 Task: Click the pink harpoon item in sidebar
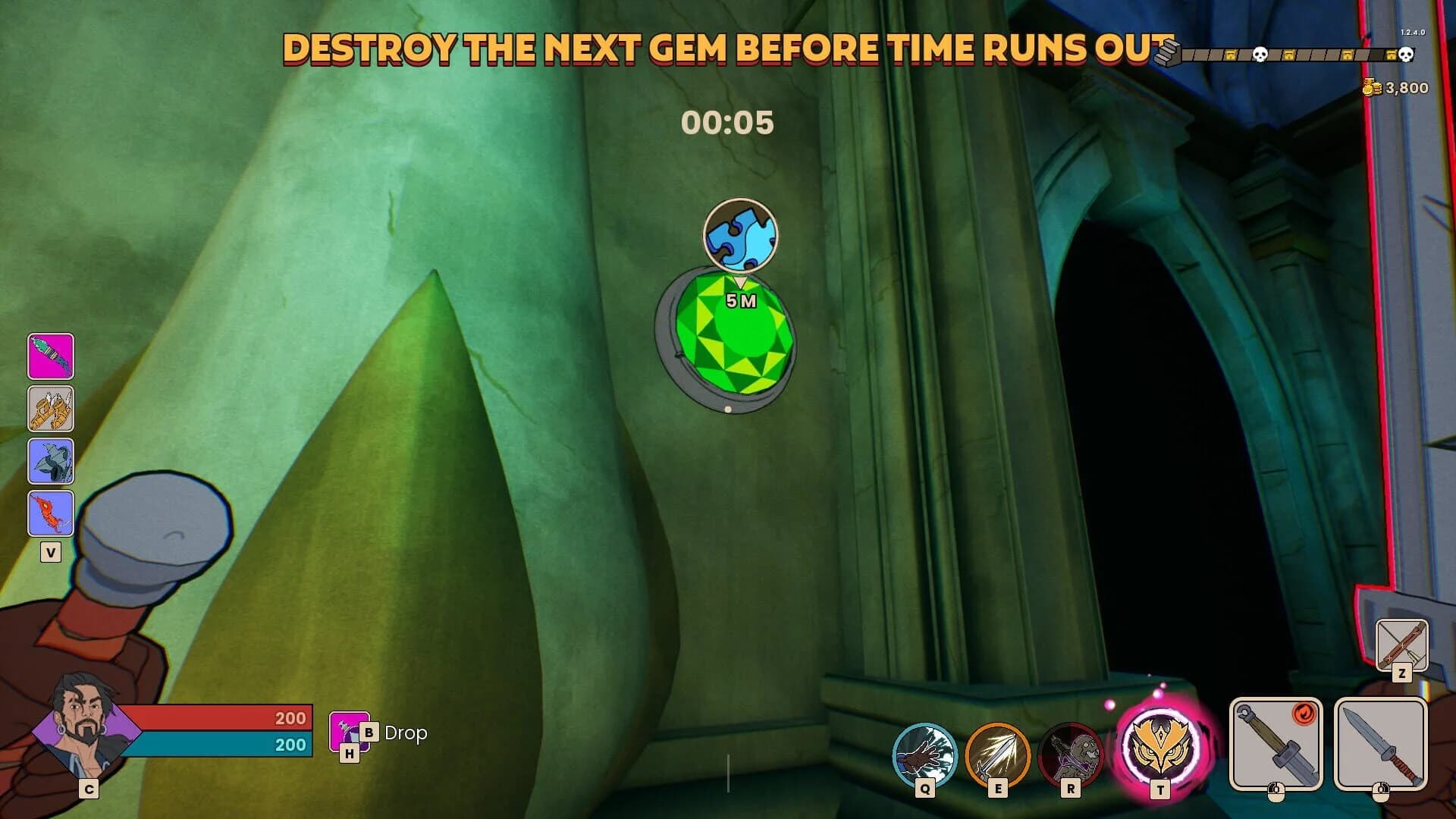click(x=51, y=357)
